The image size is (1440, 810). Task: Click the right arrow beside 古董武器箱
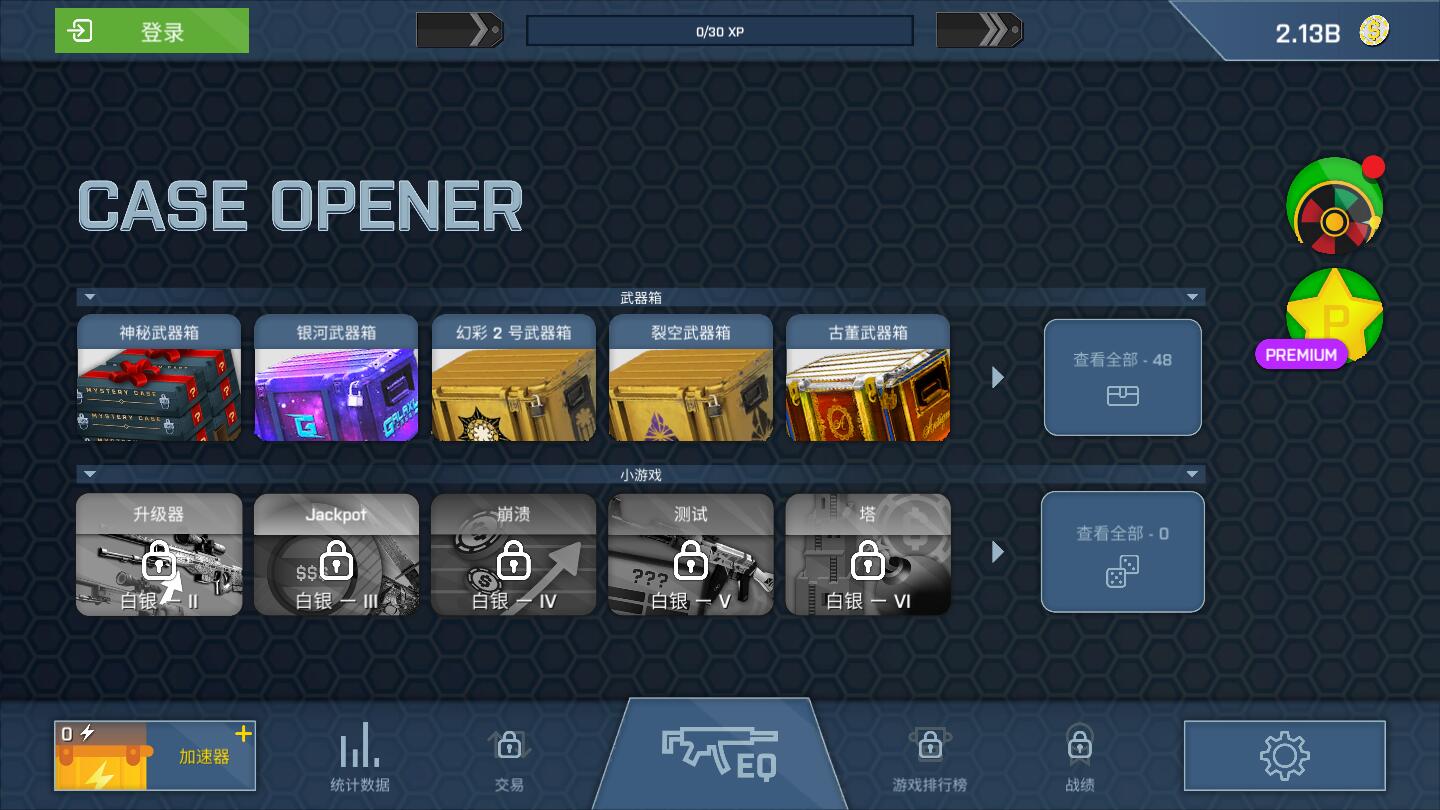[x=996, y=377]
